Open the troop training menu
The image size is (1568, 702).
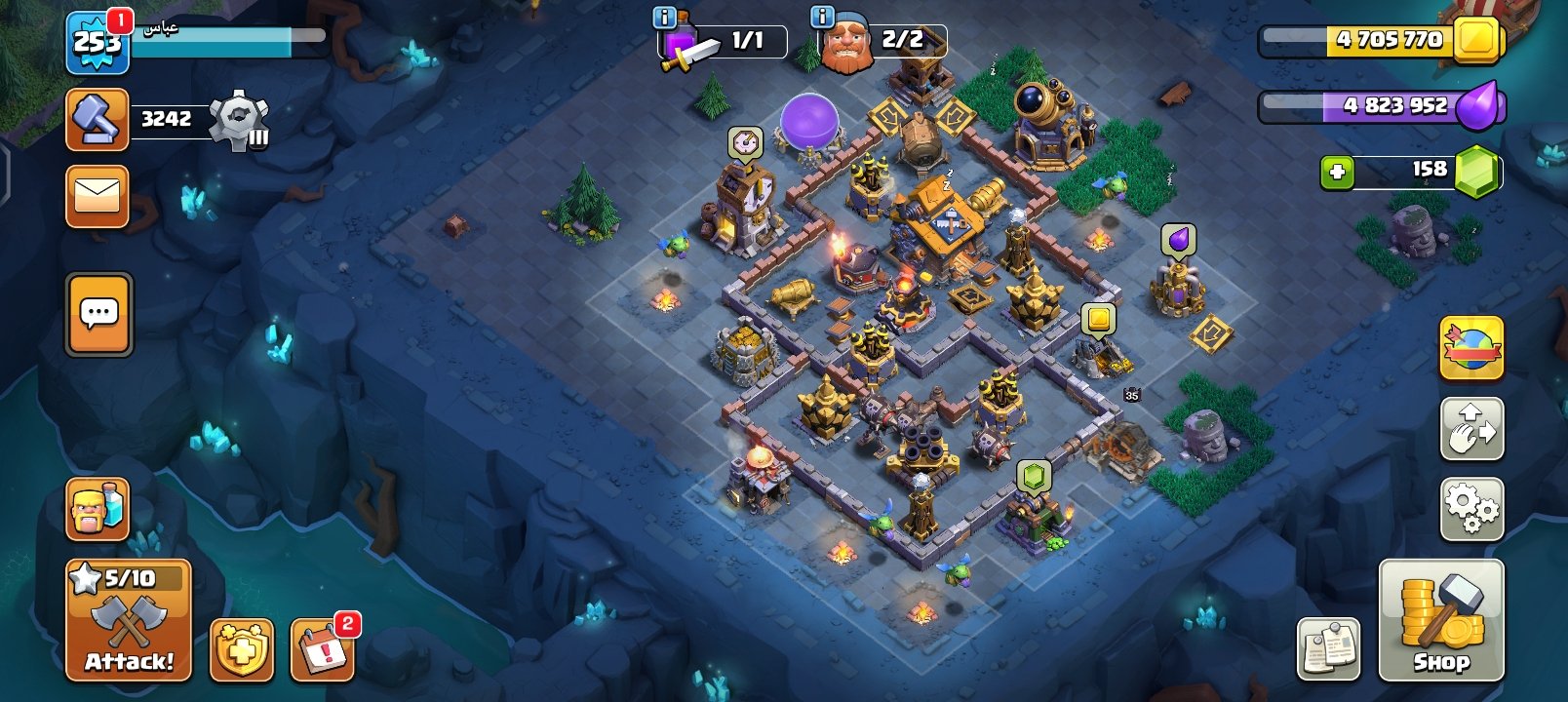tap(96, 508)
